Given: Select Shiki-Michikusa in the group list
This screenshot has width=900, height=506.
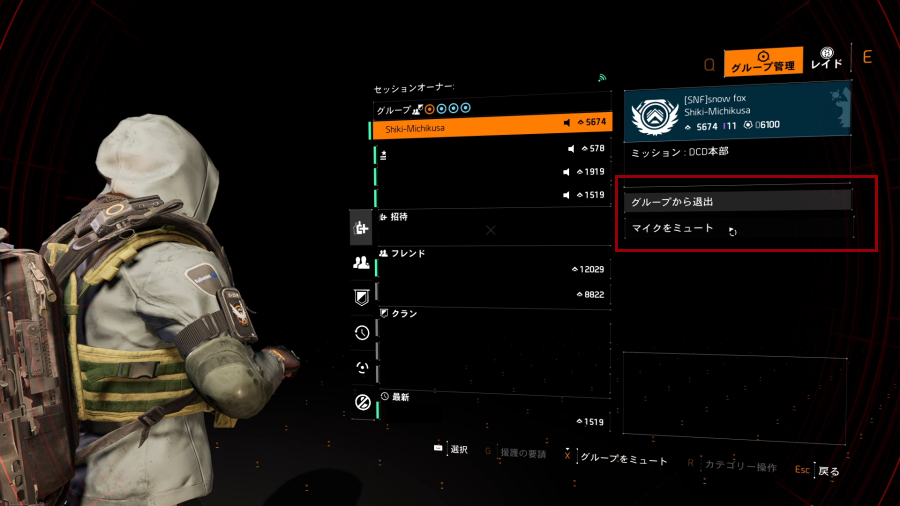Looking at the screenshot, I should (491, 128).
